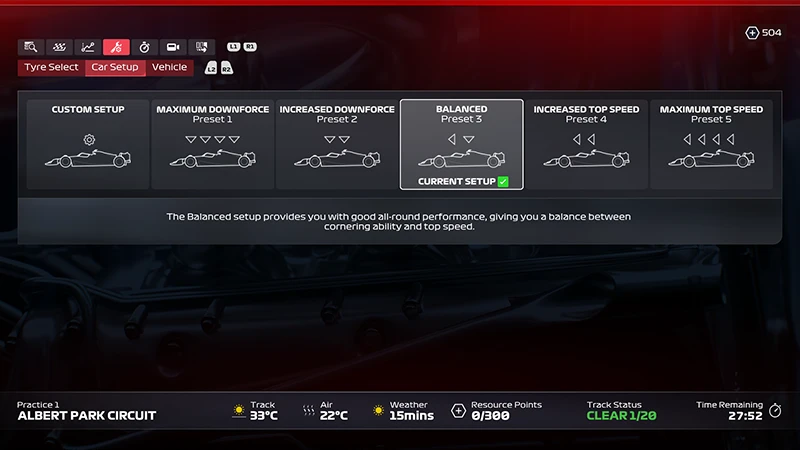The image size is (800, 450).
Task: Select Maximum Top Speed Preset 5
Action: click(x=711, y=144)
